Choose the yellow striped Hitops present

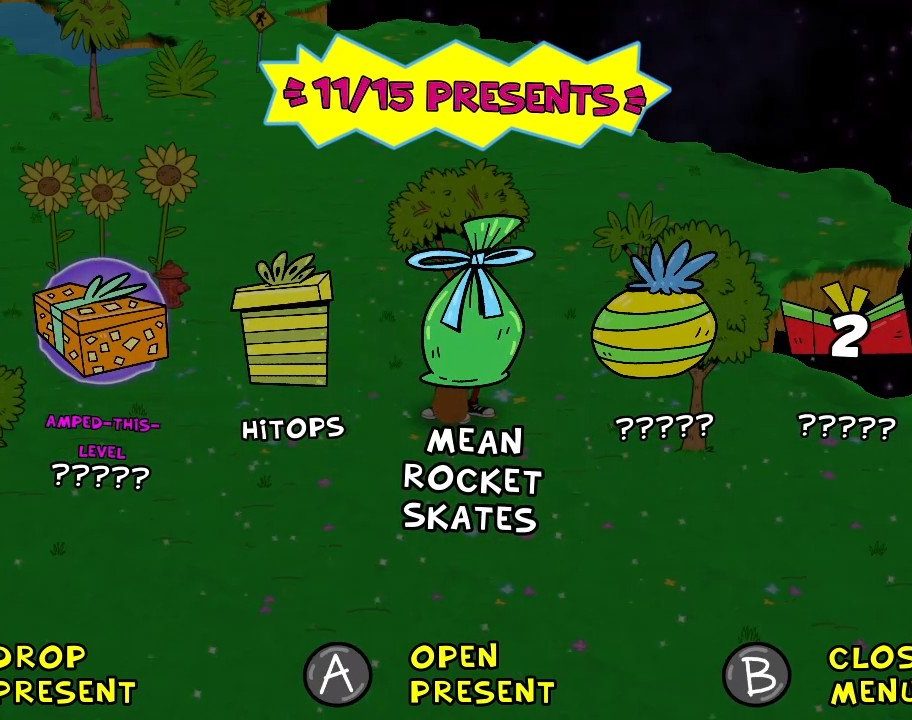282,330
